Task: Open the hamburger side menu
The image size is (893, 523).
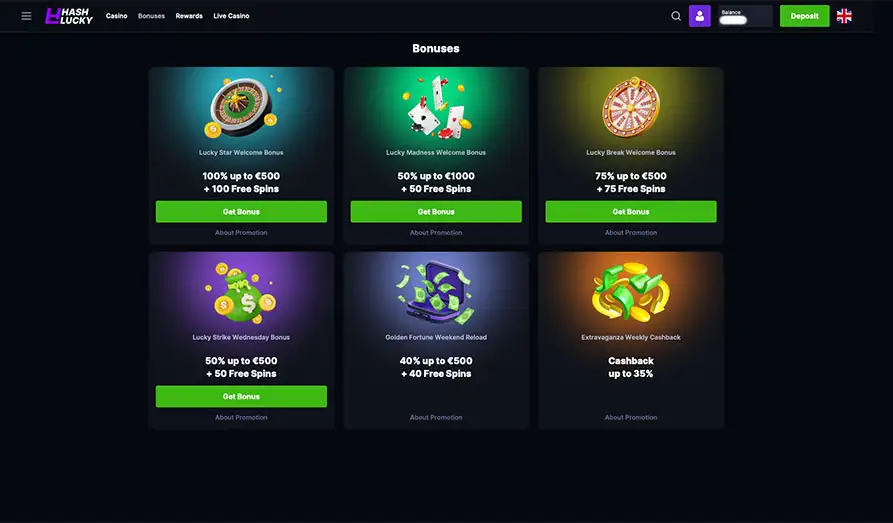Action: coord(26,16)
